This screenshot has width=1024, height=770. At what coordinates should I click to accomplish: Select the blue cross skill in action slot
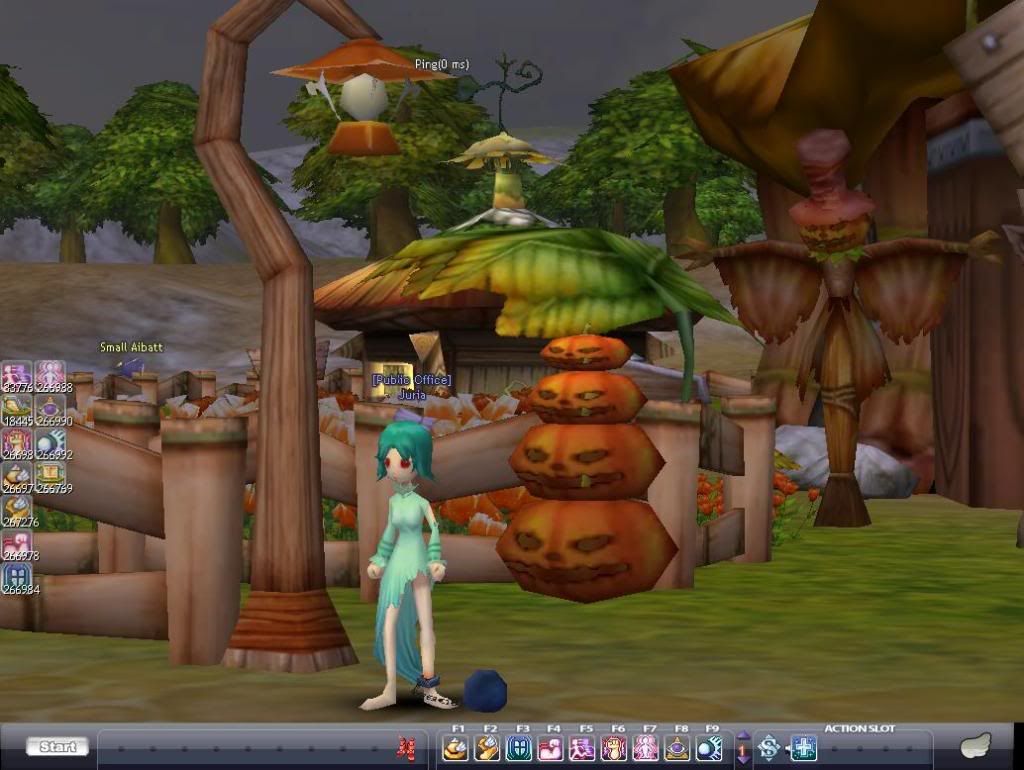[804, 748]
